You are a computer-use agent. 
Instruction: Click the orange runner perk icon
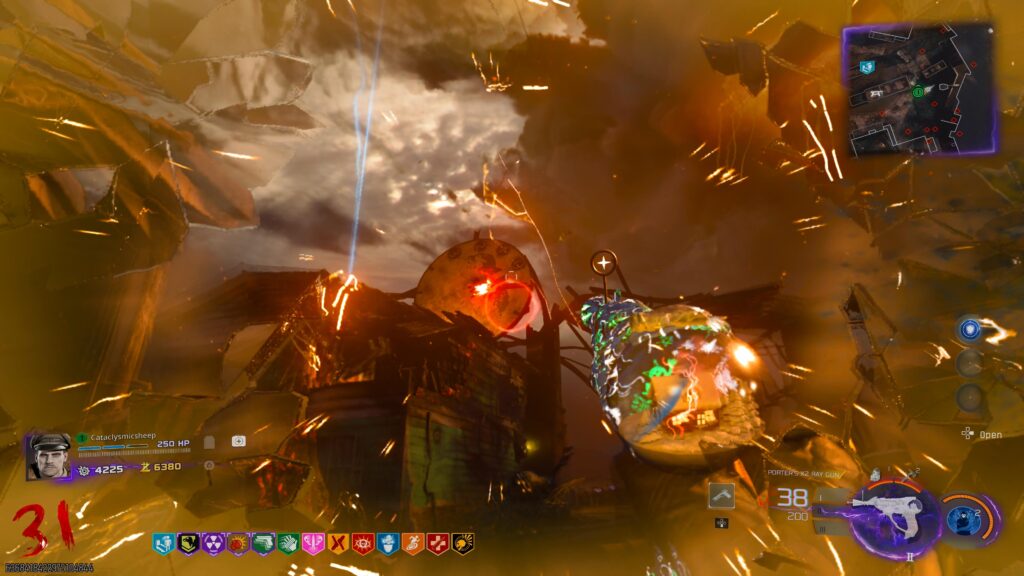pyautogui.click(x=412, y=543)
